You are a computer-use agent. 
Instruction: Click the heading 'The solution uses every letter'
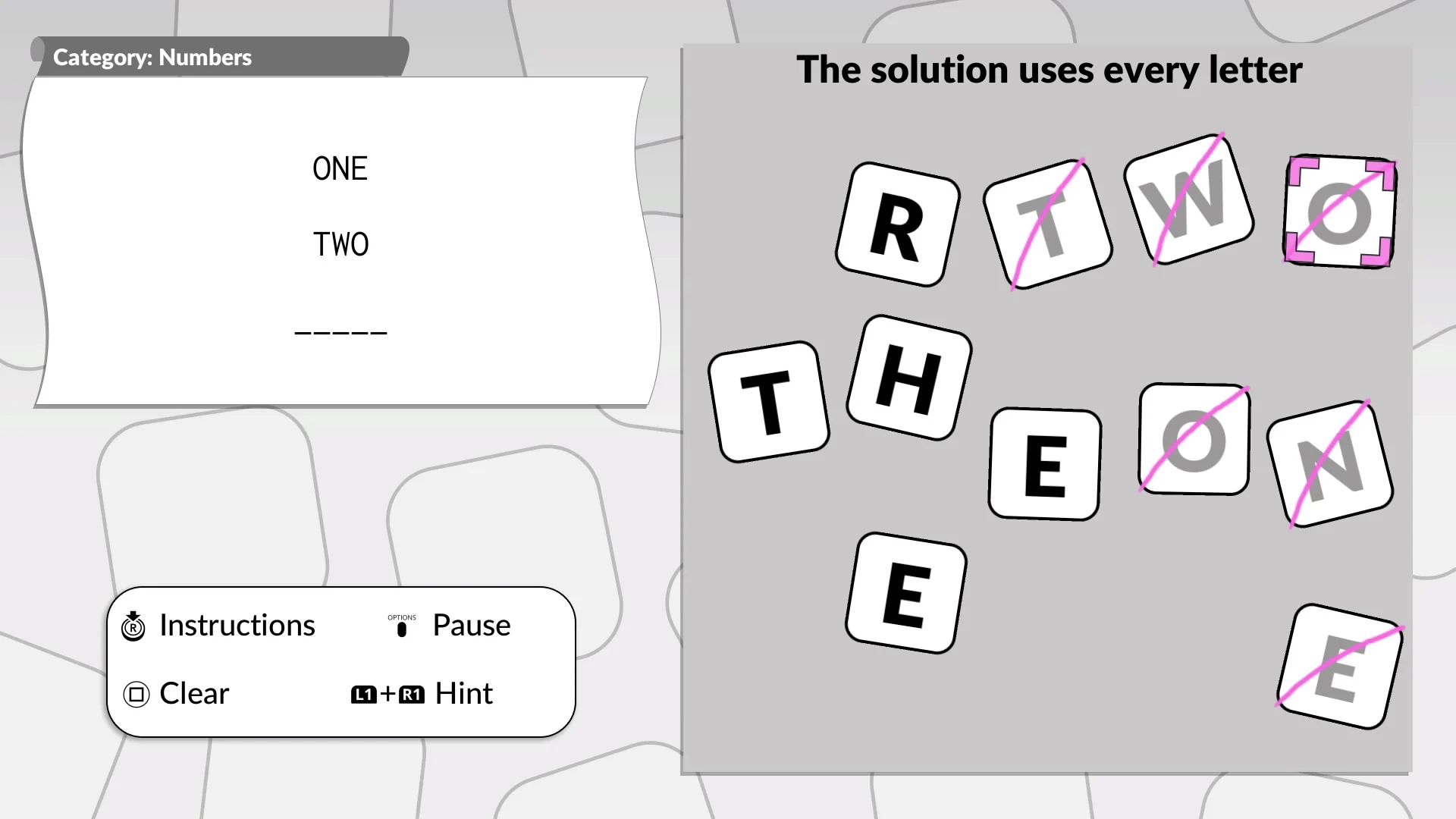1050,69
